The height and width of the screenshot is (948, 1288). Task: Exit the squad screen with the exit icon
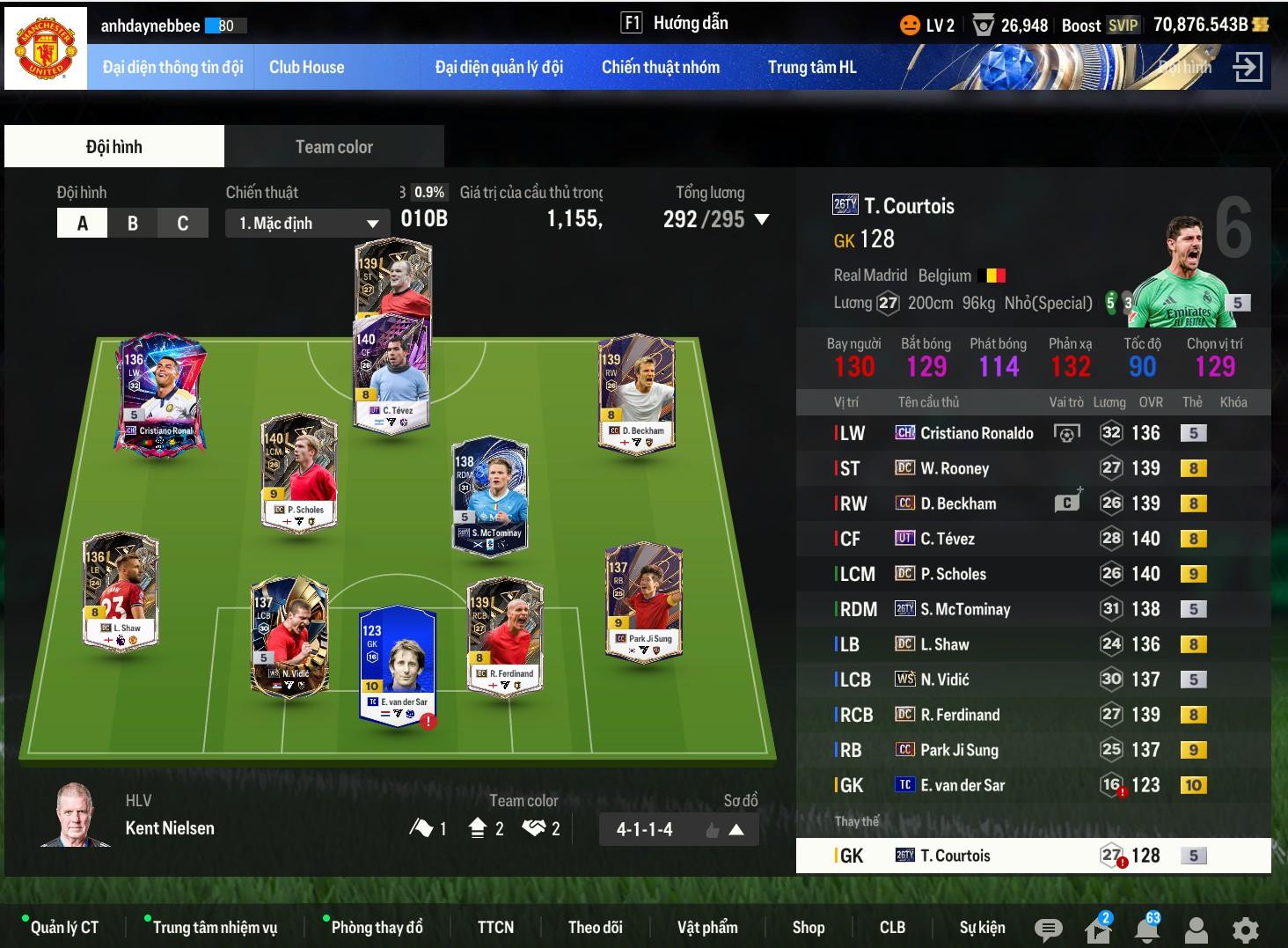1248,67
